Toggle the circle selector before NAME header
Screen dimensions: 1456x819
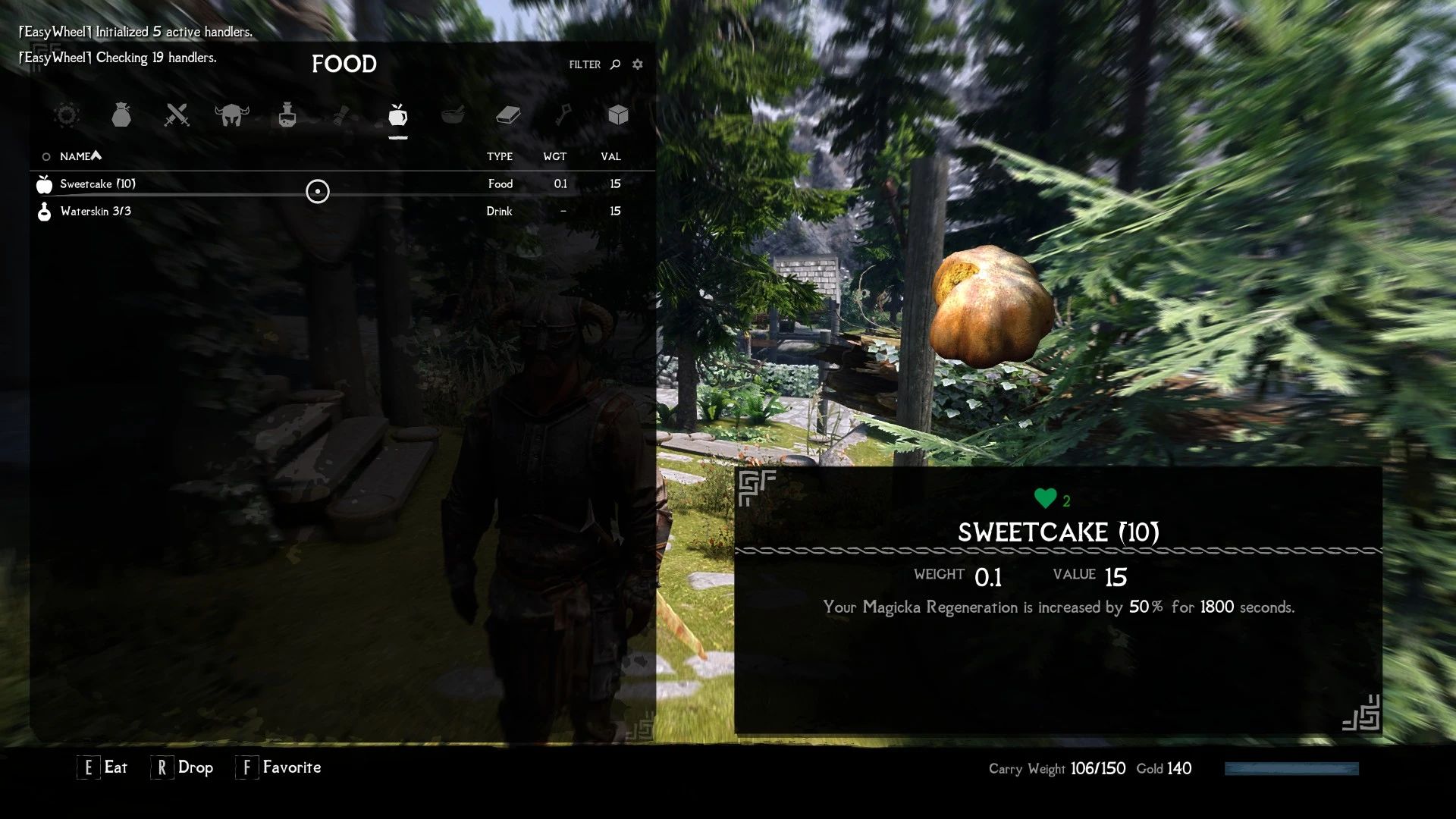(45, 155)
